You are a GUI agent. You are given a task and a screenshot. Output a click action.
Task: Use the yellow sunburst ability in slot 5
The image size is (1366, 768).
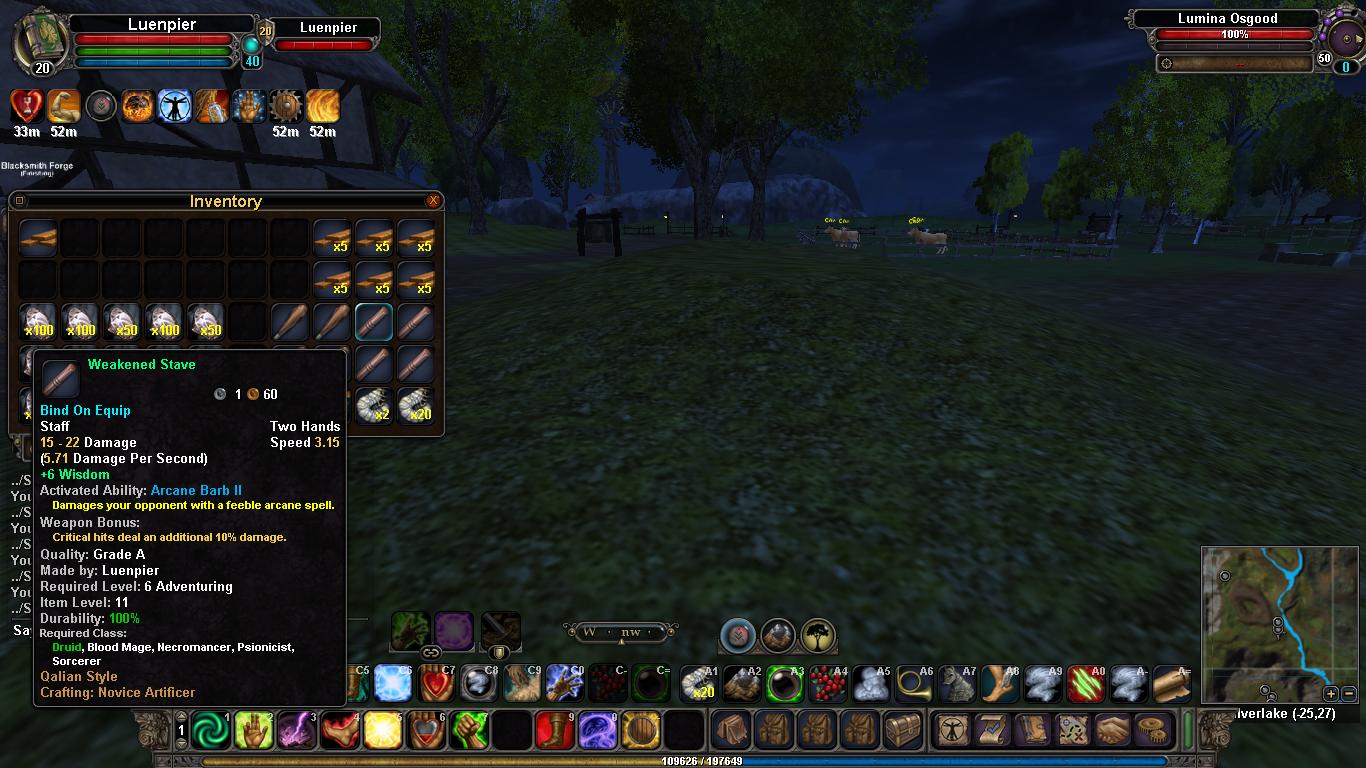point(383,730)
